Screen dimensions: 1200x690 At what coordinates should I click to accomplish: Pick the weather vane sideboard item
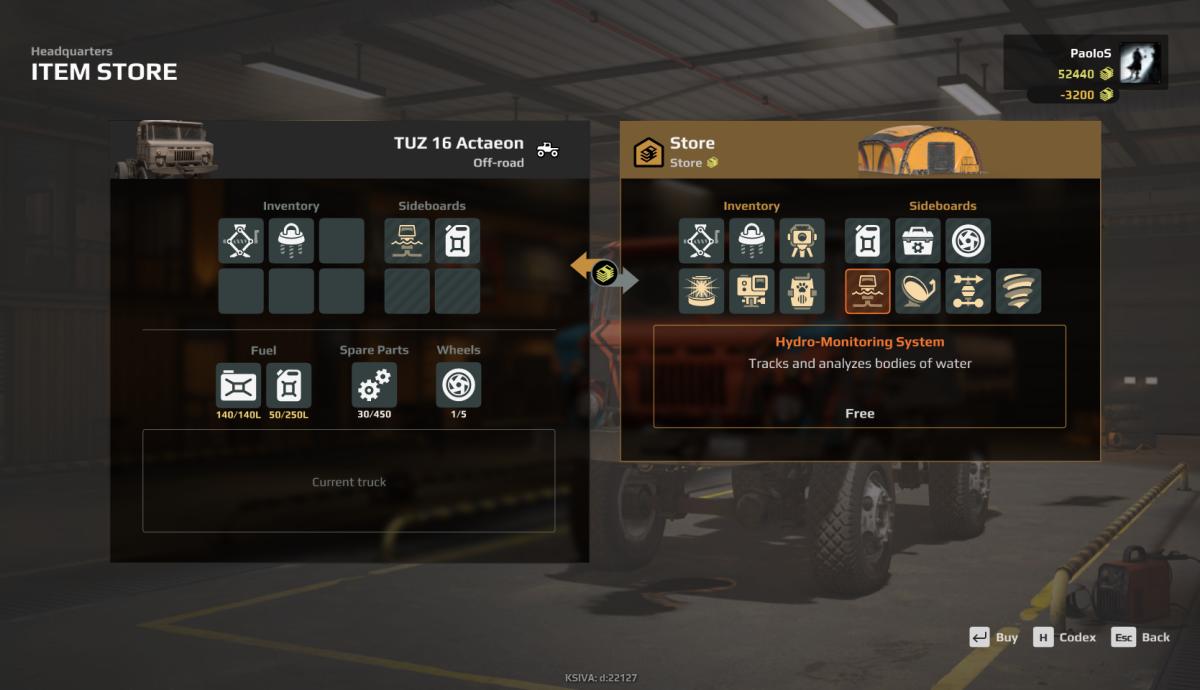tap(968, 291)
